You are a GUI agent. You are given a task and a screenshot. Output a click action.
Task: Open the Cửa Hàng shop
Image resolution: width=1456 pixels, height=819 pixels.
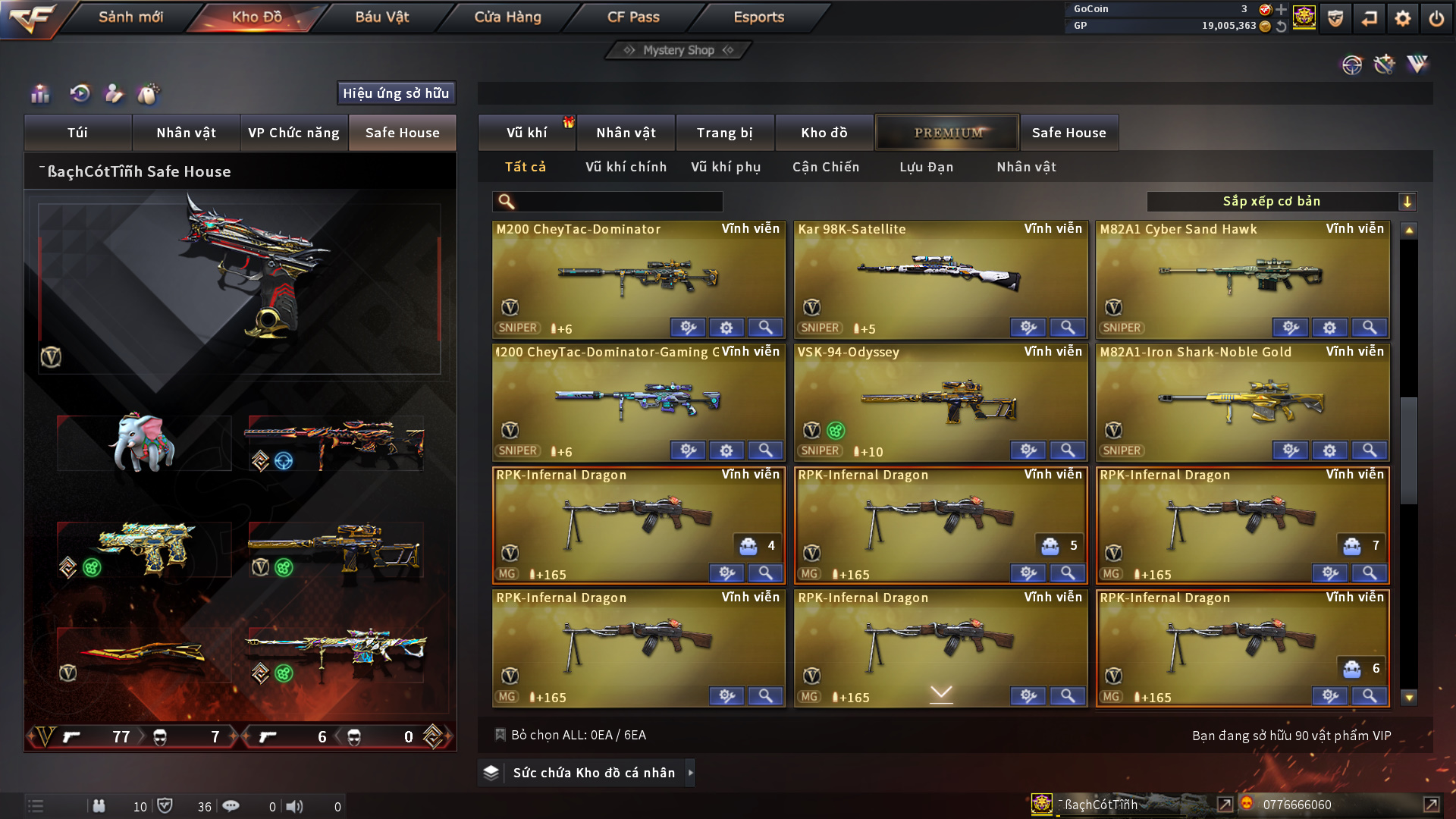(507, 17)
